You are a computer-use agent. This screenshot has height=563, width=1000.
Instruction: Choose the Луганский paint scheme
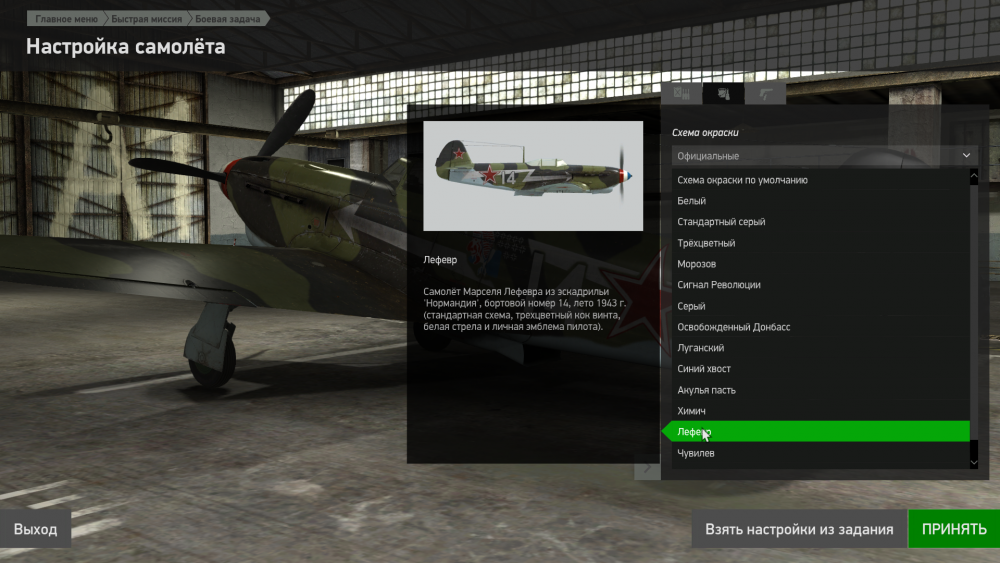tap(701, 348)
